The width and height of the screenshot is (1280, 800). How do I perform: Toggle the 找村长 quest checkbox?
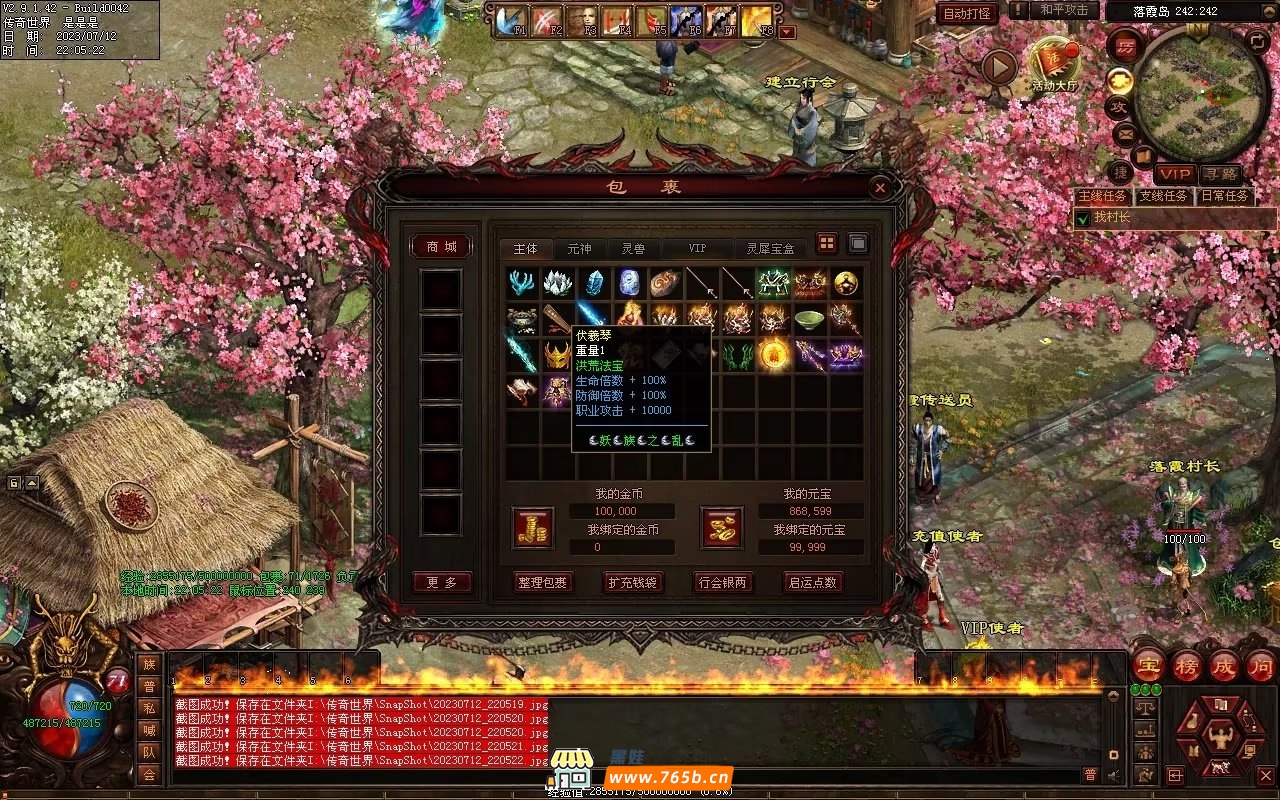pos(1082,218)
